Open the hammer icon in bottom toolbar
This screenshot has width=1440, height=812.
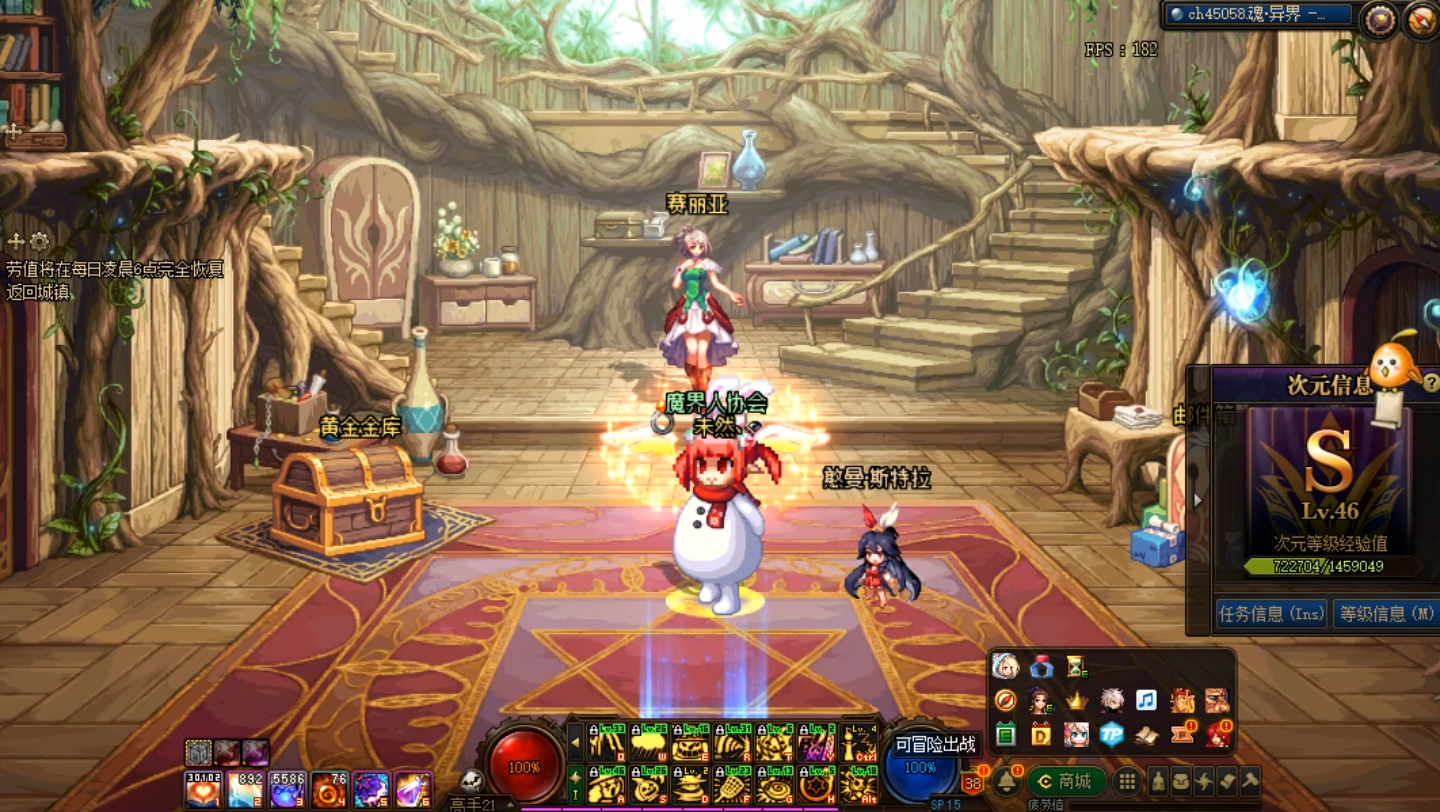coord(1251,781)
